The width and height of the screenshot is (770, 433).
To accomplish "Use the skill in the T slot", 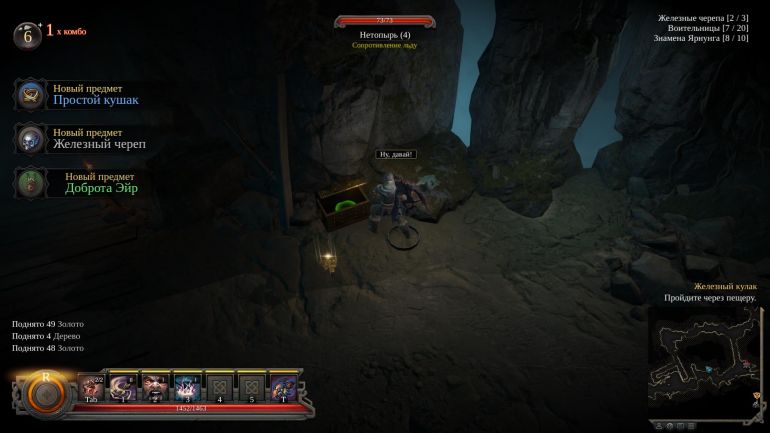I will (x=283, y=387).
